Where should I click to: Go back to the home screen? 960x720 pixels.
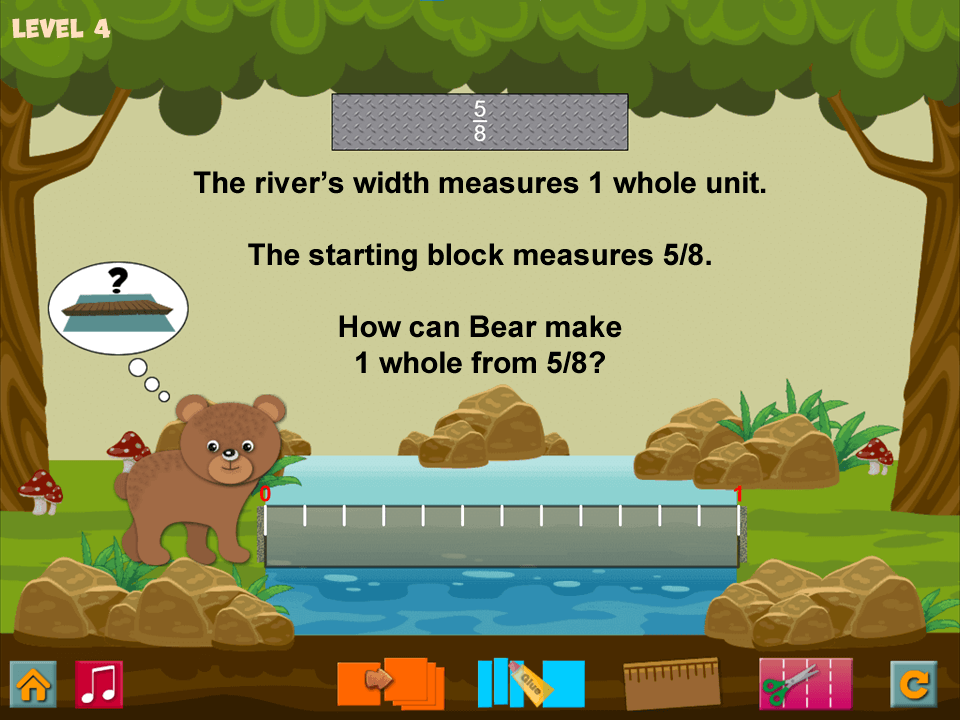click(x=33, y=685)
